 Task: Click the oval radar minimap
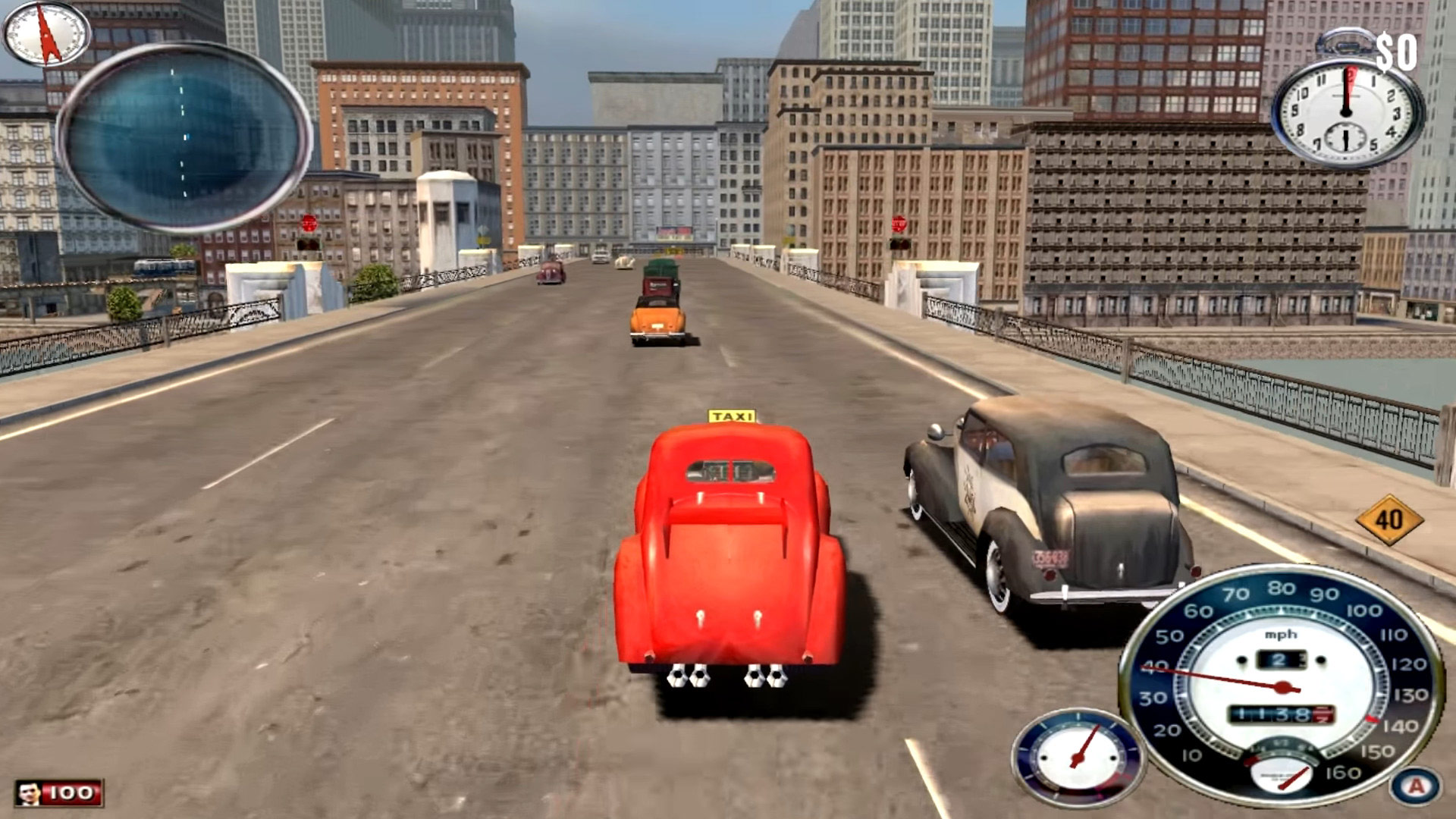pos(184,136)
